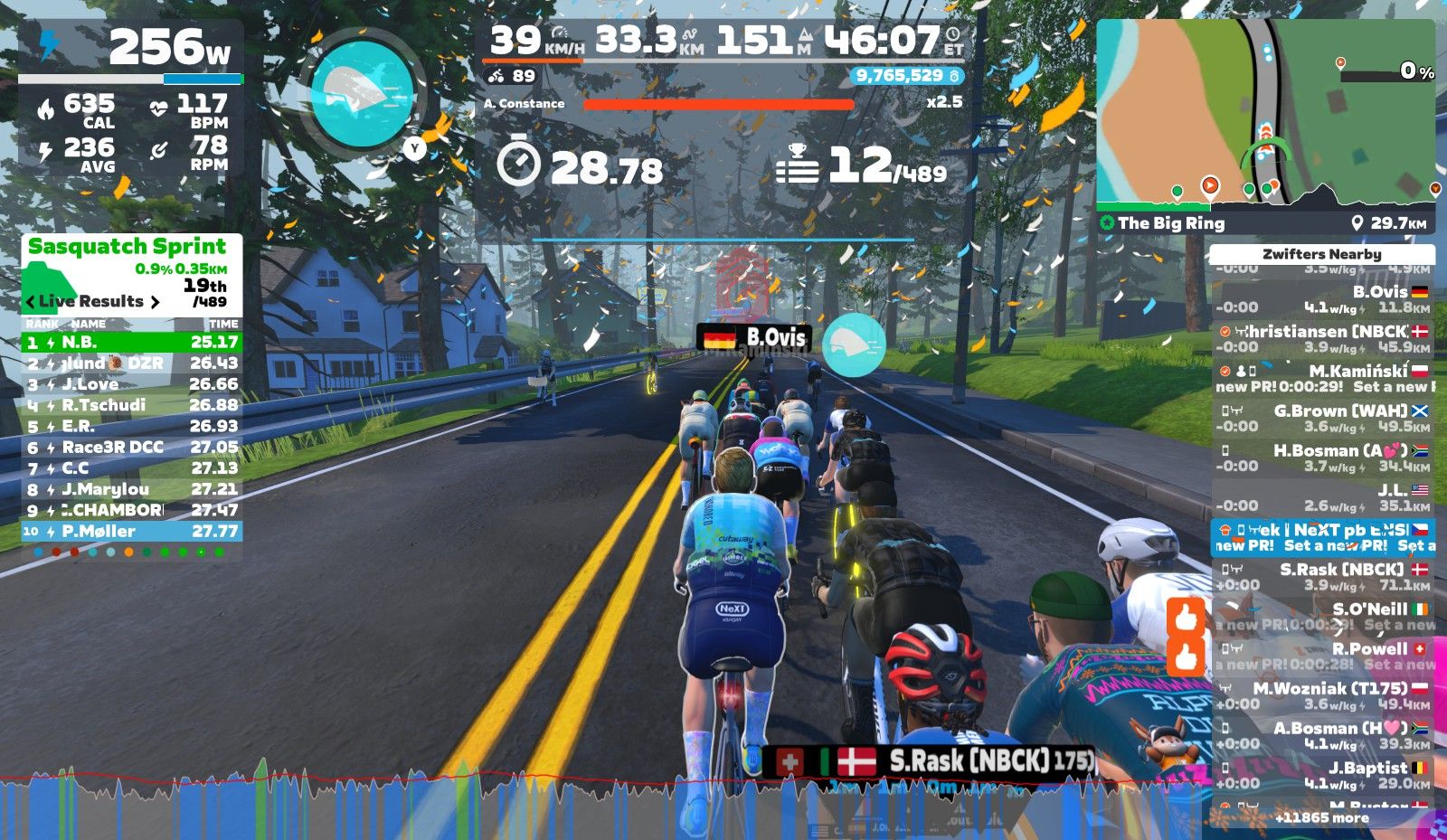This screenshot has width=1447, height=840.
Task: Show next Live Results page
Action: pyautogui.click(x=155, y=302)
